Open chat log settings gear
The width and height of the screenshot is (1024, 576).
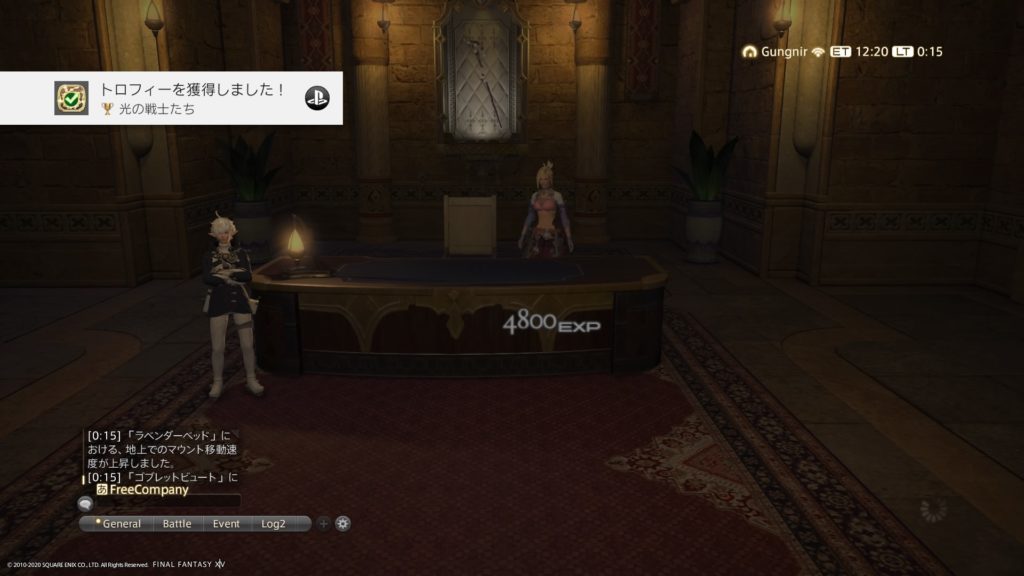tap(343, 523)
